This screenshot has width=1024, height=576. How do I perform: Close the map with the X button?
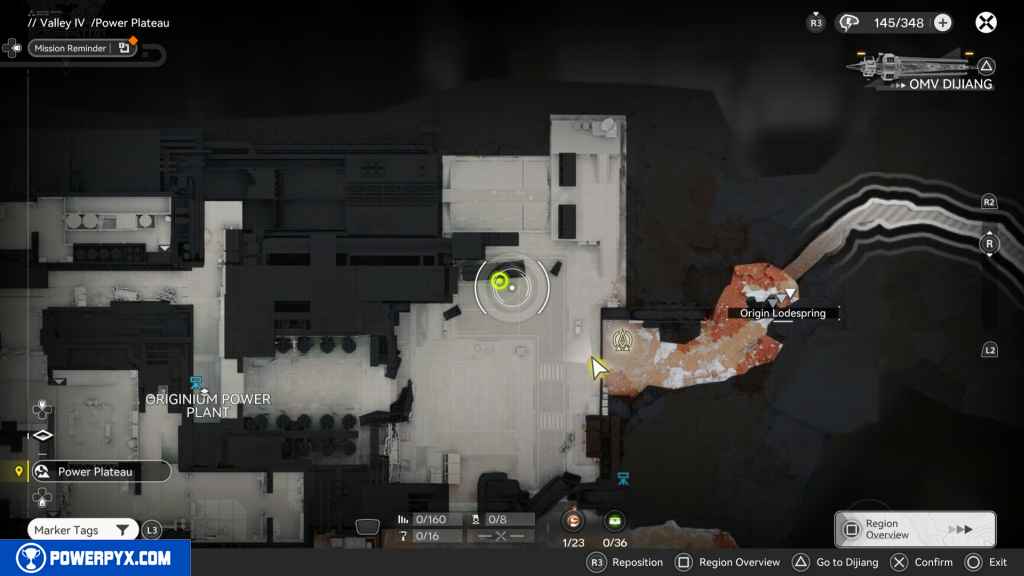(986, 22)
